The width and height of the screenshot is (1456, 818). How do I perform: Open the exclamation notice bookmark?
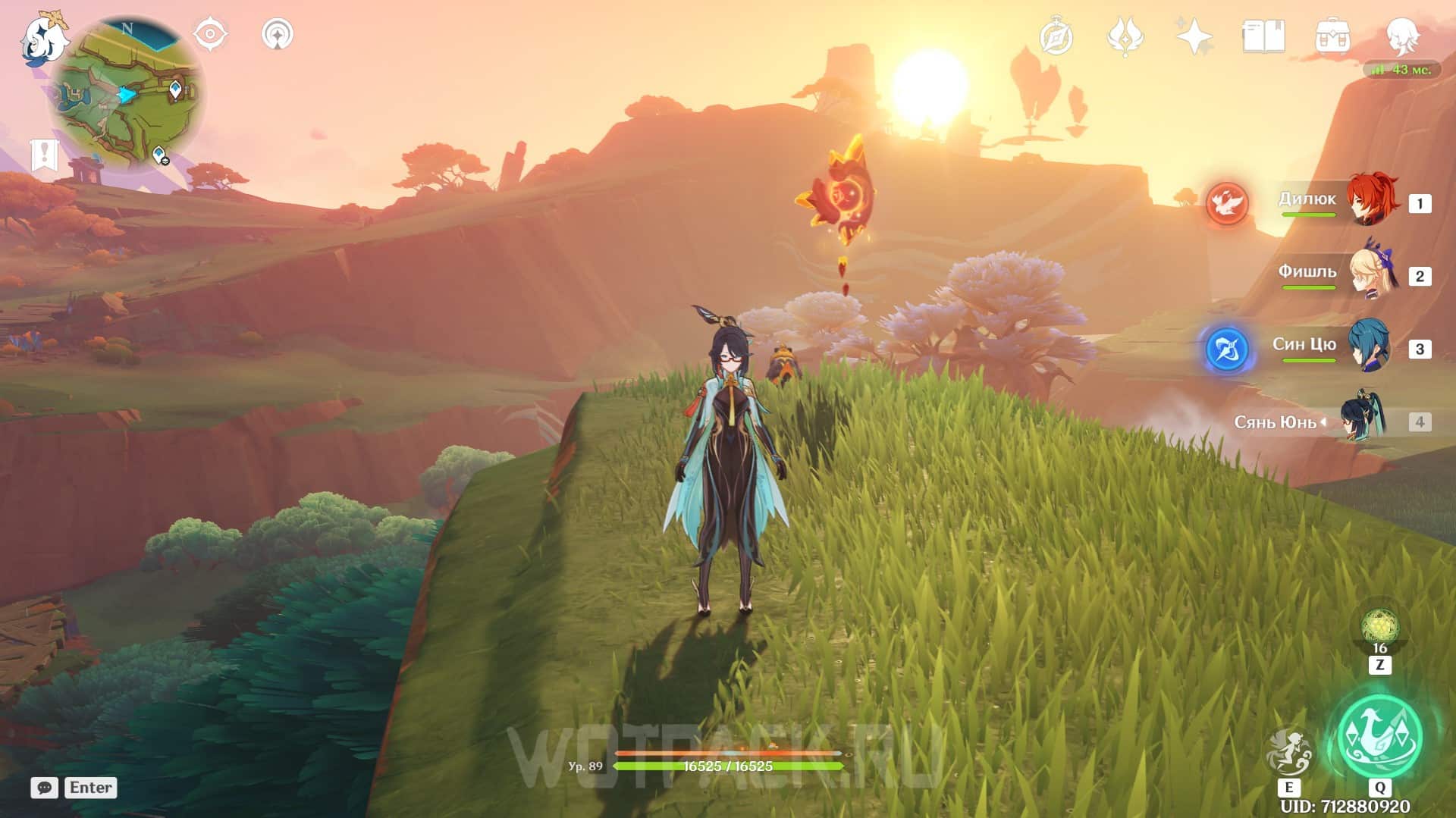pos(45,155)
